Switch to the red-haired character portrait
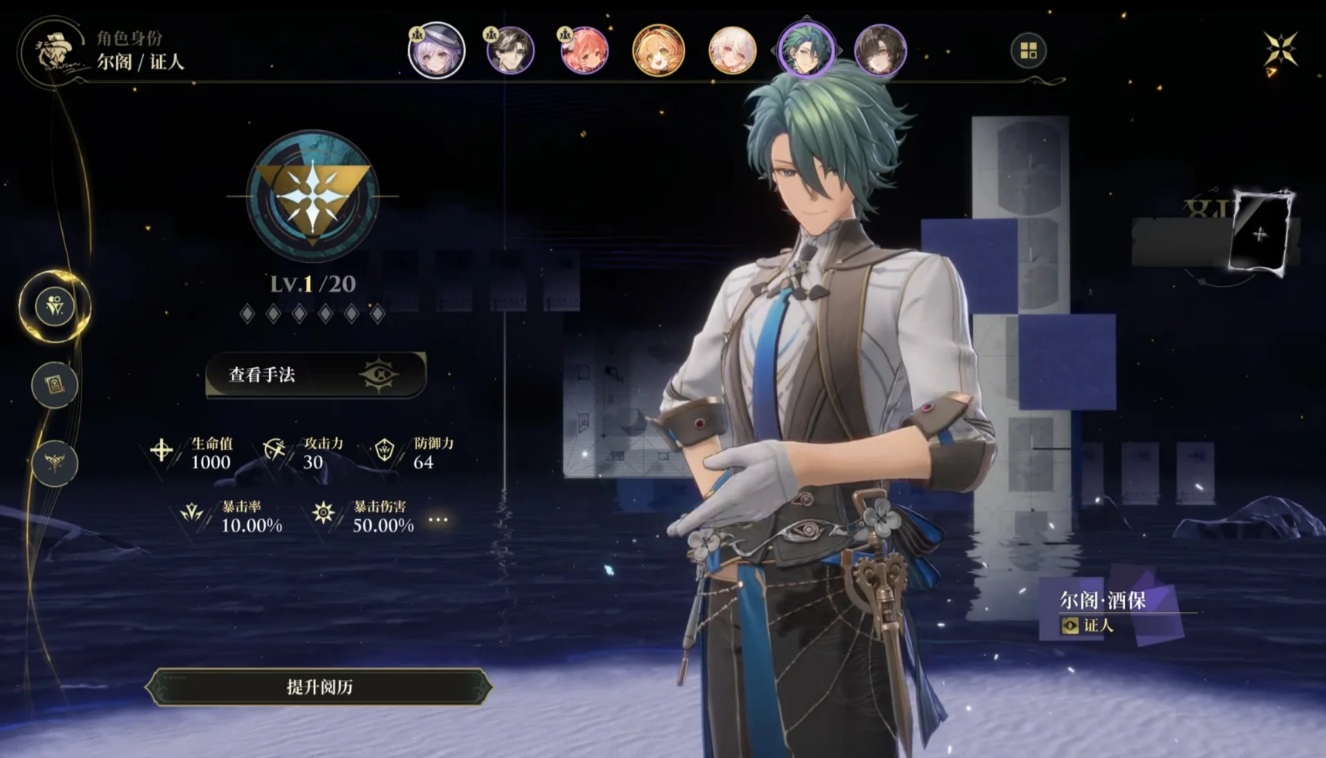 click(584, 51)
